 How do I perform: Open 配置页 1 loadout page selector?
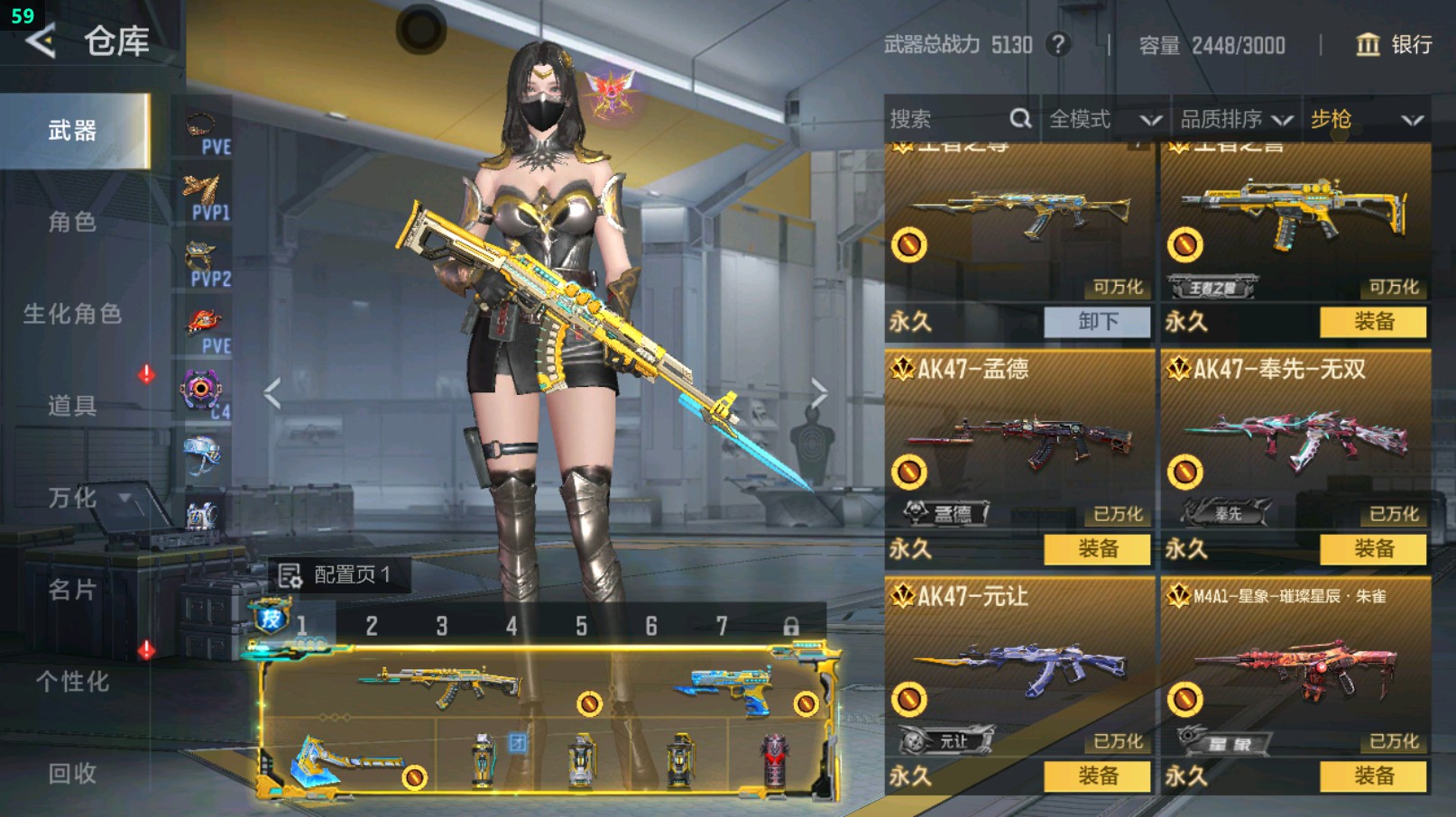[336, 574]
